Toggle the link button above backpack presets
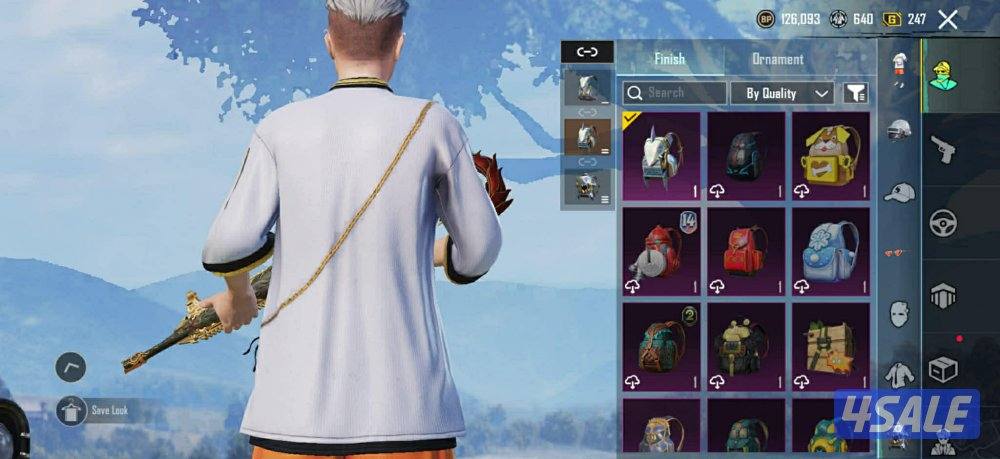 pyautogui.click(x=587, y=52)
